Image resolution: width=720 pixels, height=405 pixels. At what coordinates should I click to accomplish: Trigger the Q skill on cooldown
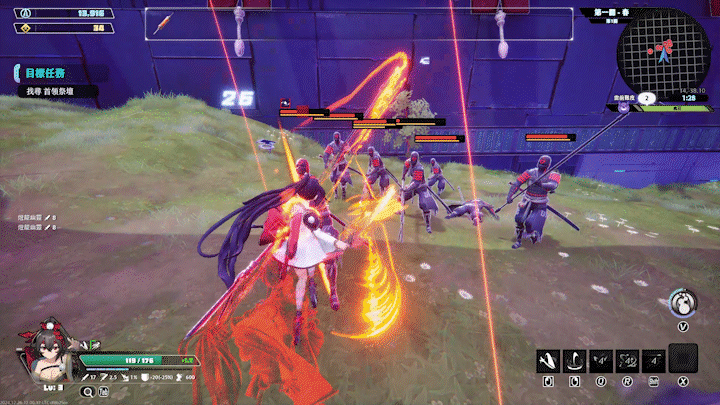602,358
